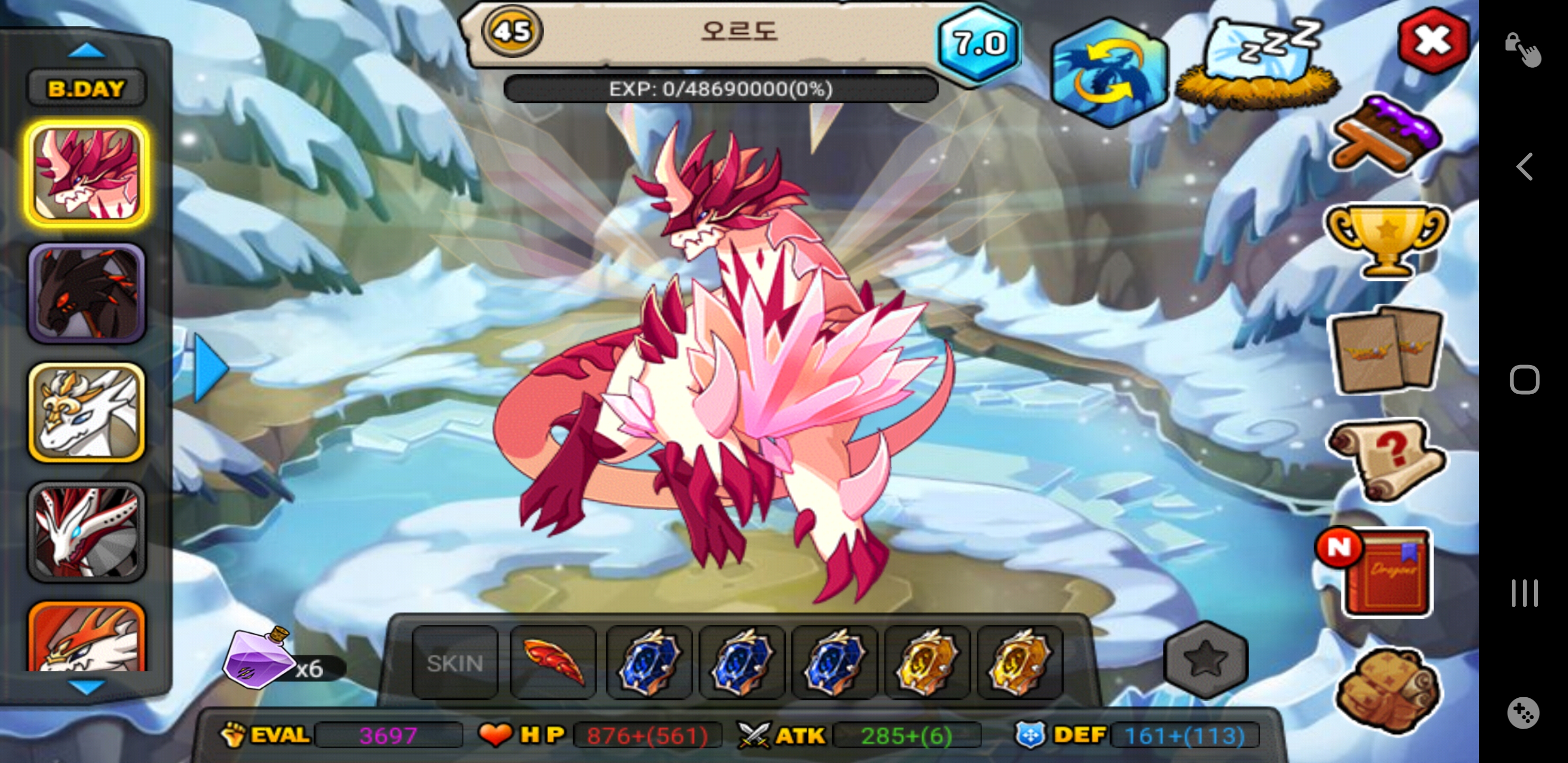The width and height of the screenshot is (1568, 763).
Task: Choose the white red-horned dragon portrait
Action: tap(86, 531)
